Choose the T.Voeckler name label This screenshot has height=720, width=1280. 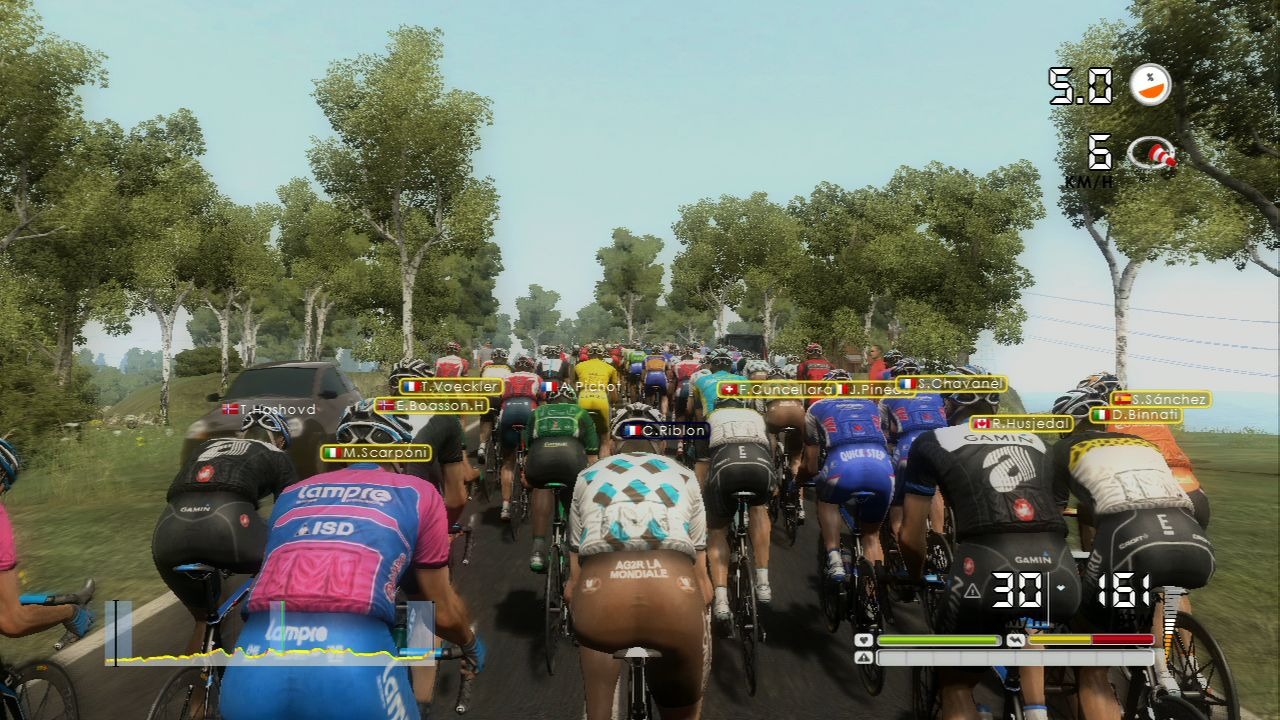[451, 387]
